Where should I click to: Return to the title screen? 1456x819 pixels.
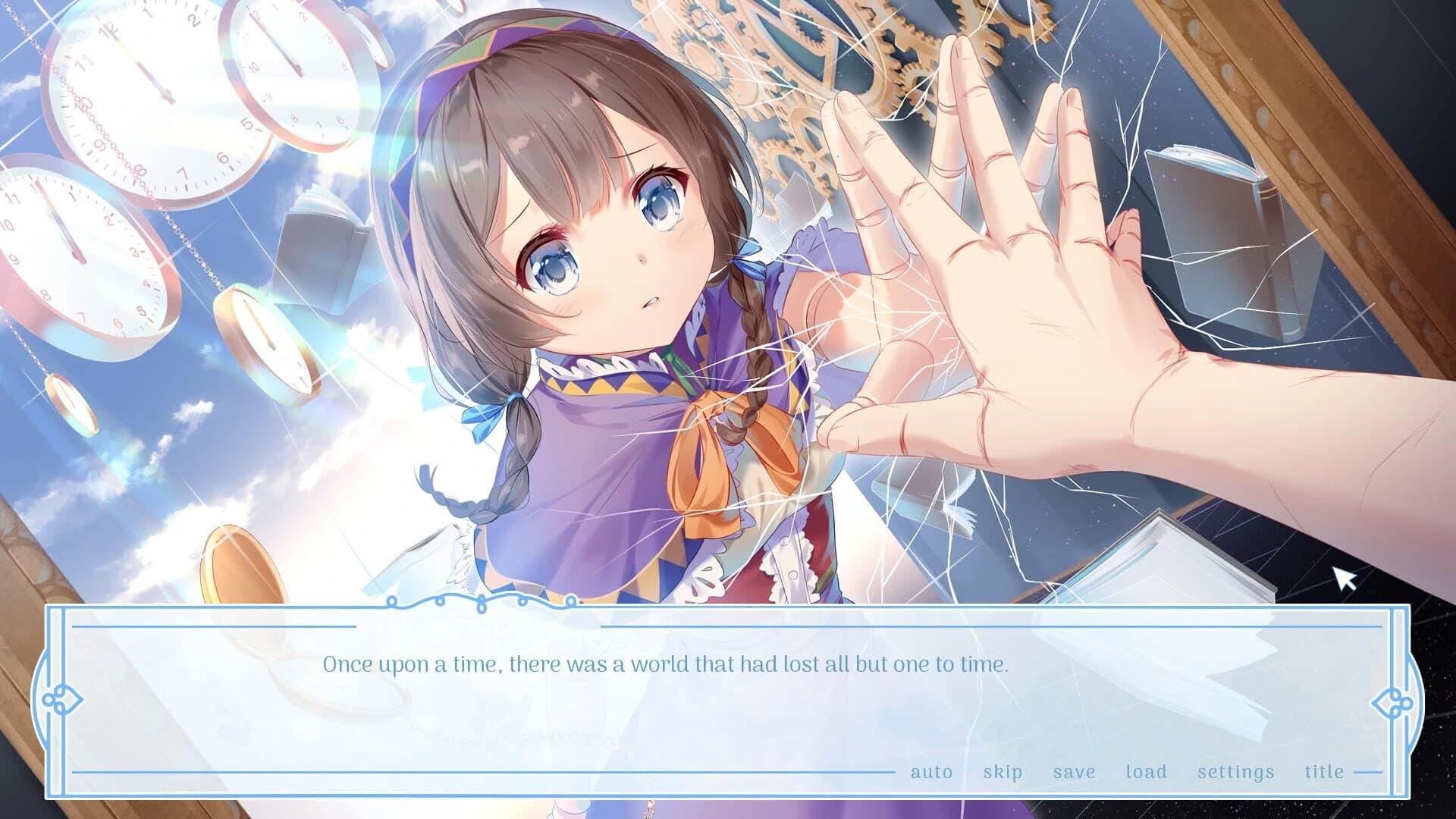1324,772
